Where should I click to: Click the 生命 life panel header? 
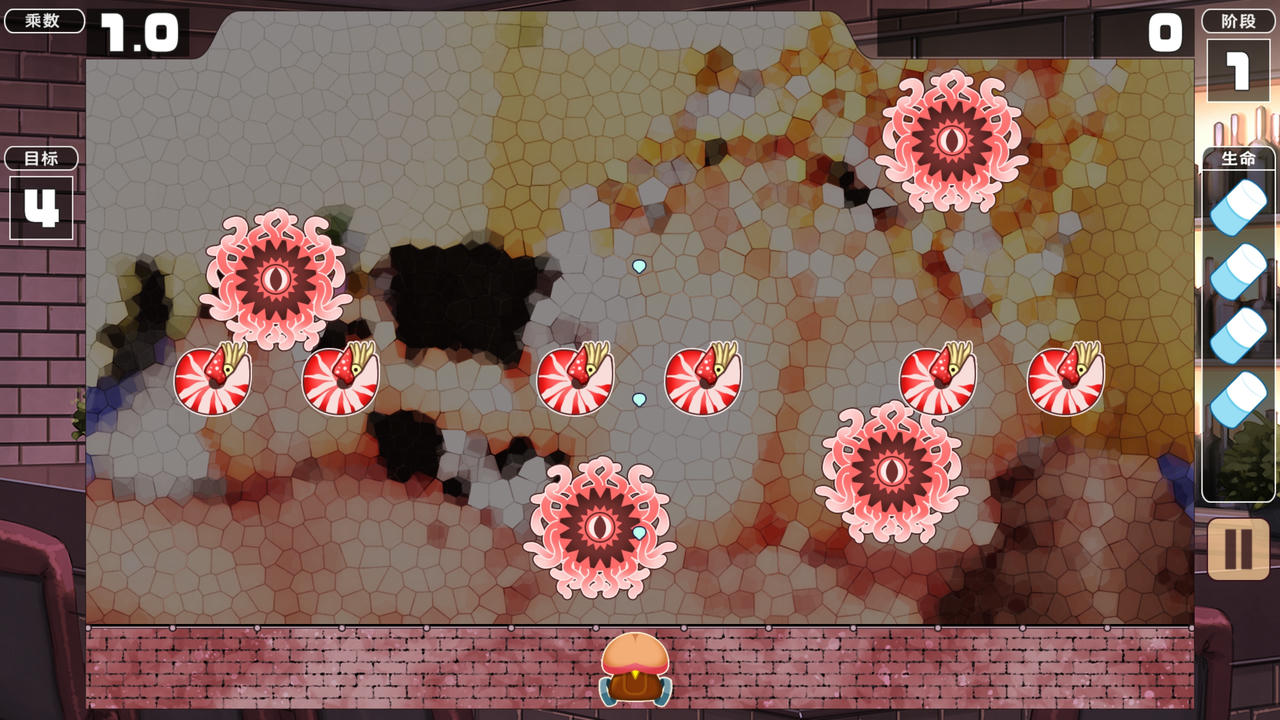coord(1237,158)
